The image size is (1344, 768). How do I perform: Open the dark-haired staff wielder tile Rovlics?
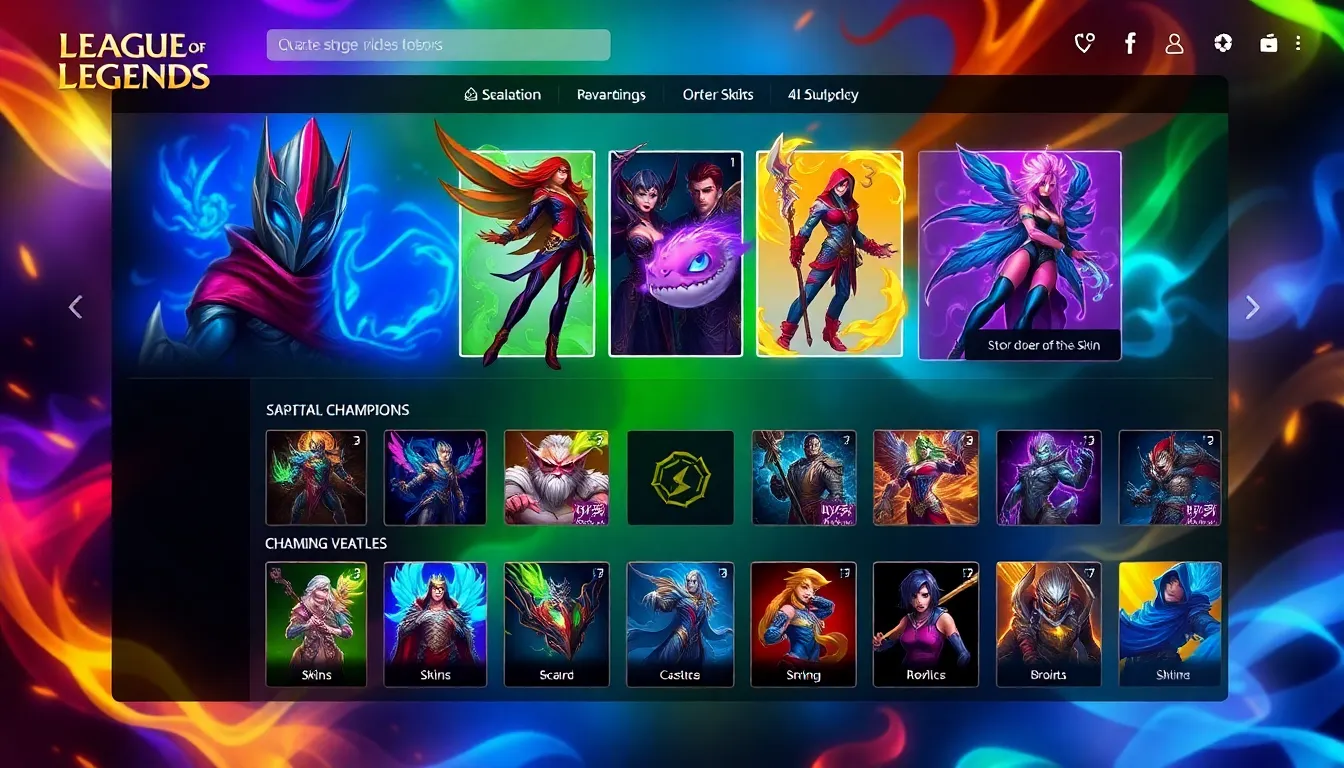point(925,624)
